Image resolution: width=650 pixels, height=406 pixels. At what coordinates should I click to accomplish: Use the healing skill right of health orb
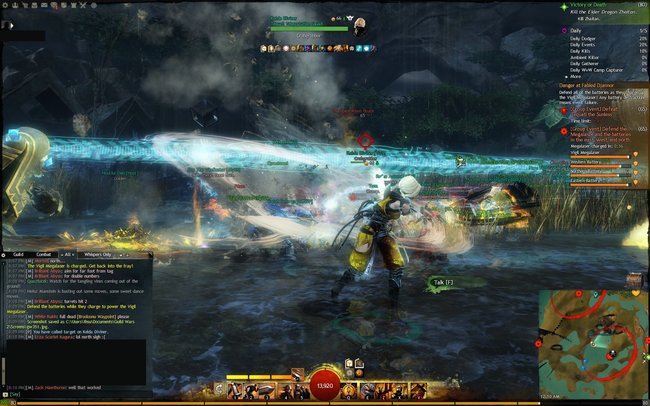pos(351,389)
